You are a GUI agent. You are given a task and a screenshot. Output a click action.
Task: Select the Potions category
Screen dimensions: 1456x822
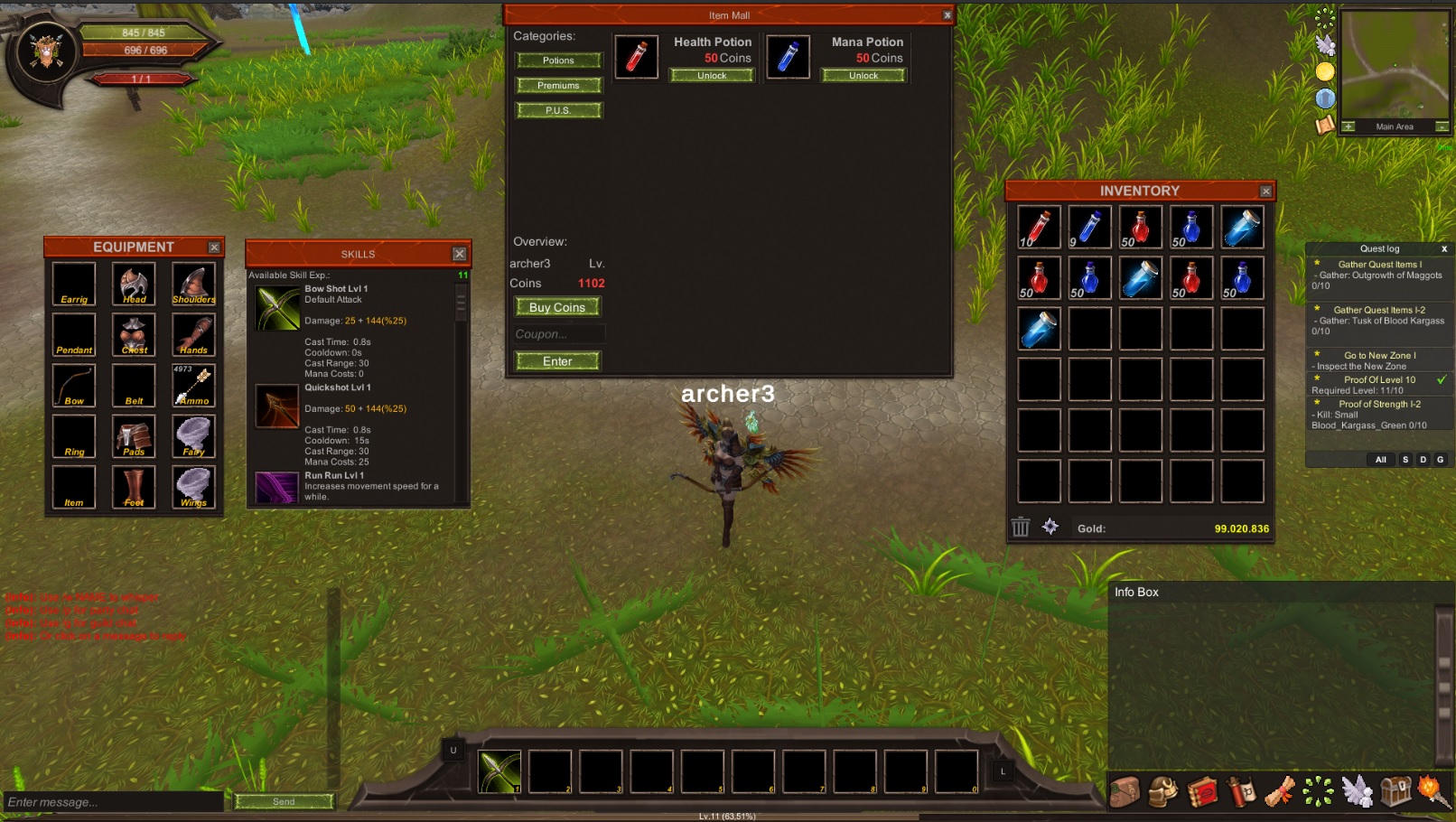pyautogui.click(x=558, y=61)
